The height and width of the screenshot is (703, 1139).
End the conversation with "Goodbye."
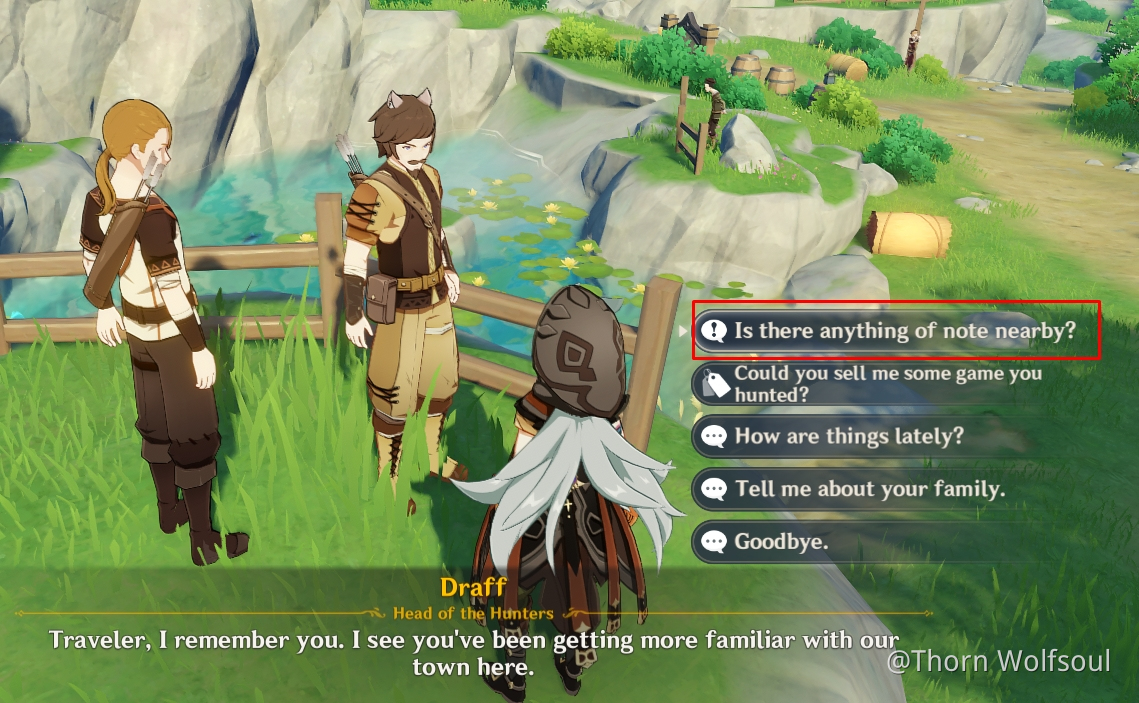click(781, 542)
